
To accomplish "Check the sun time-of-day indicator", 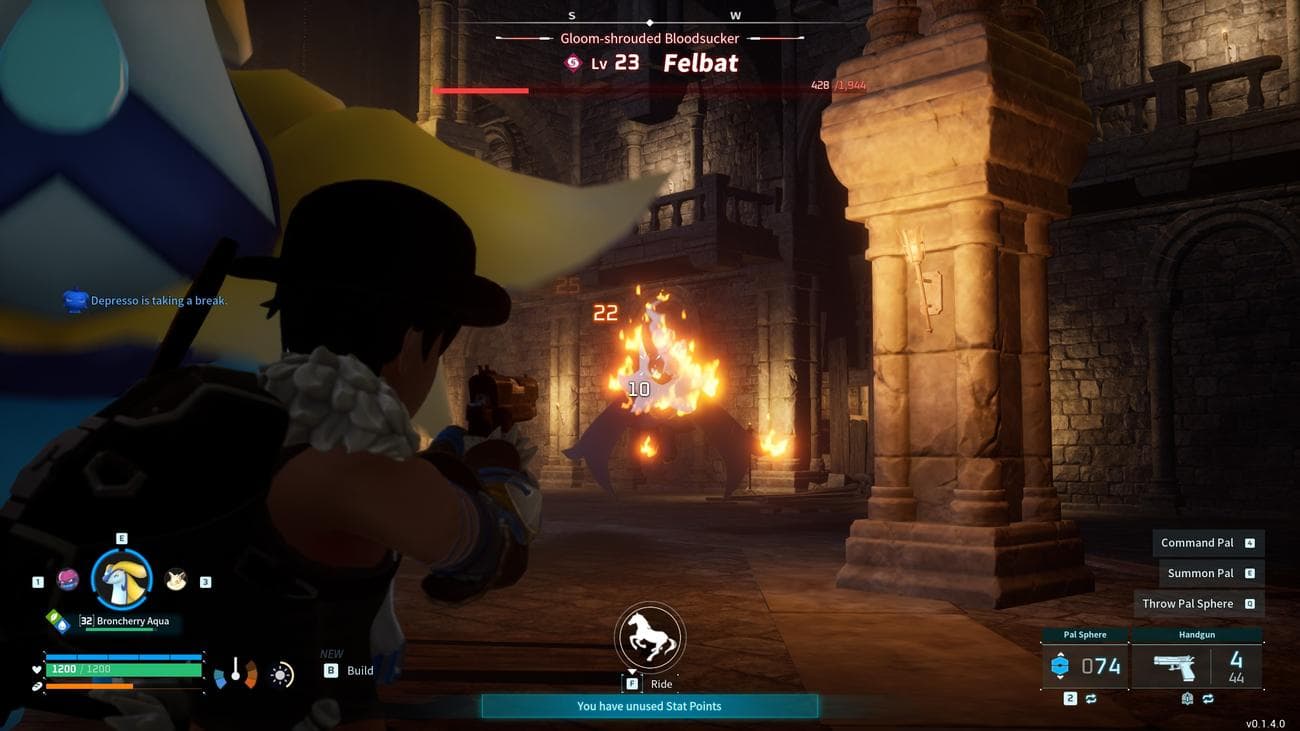I will click(x=282, y=675).
